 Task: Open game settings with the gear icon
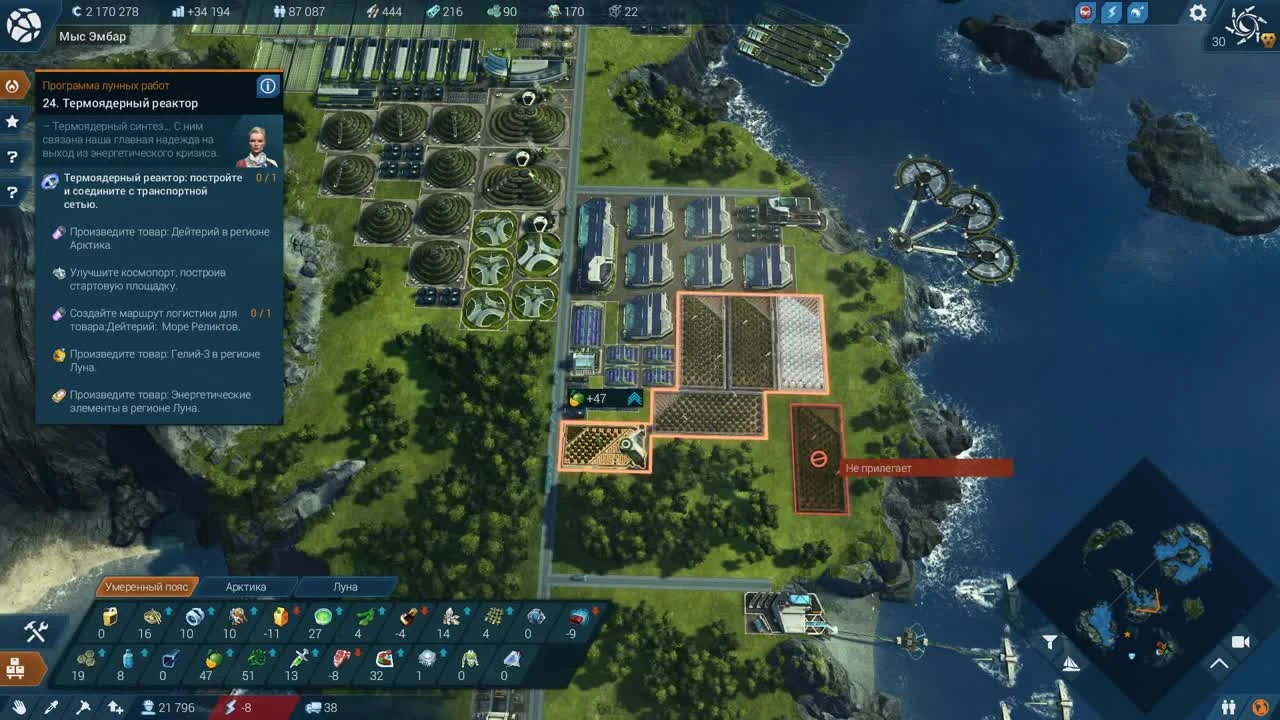[1197, 12]
